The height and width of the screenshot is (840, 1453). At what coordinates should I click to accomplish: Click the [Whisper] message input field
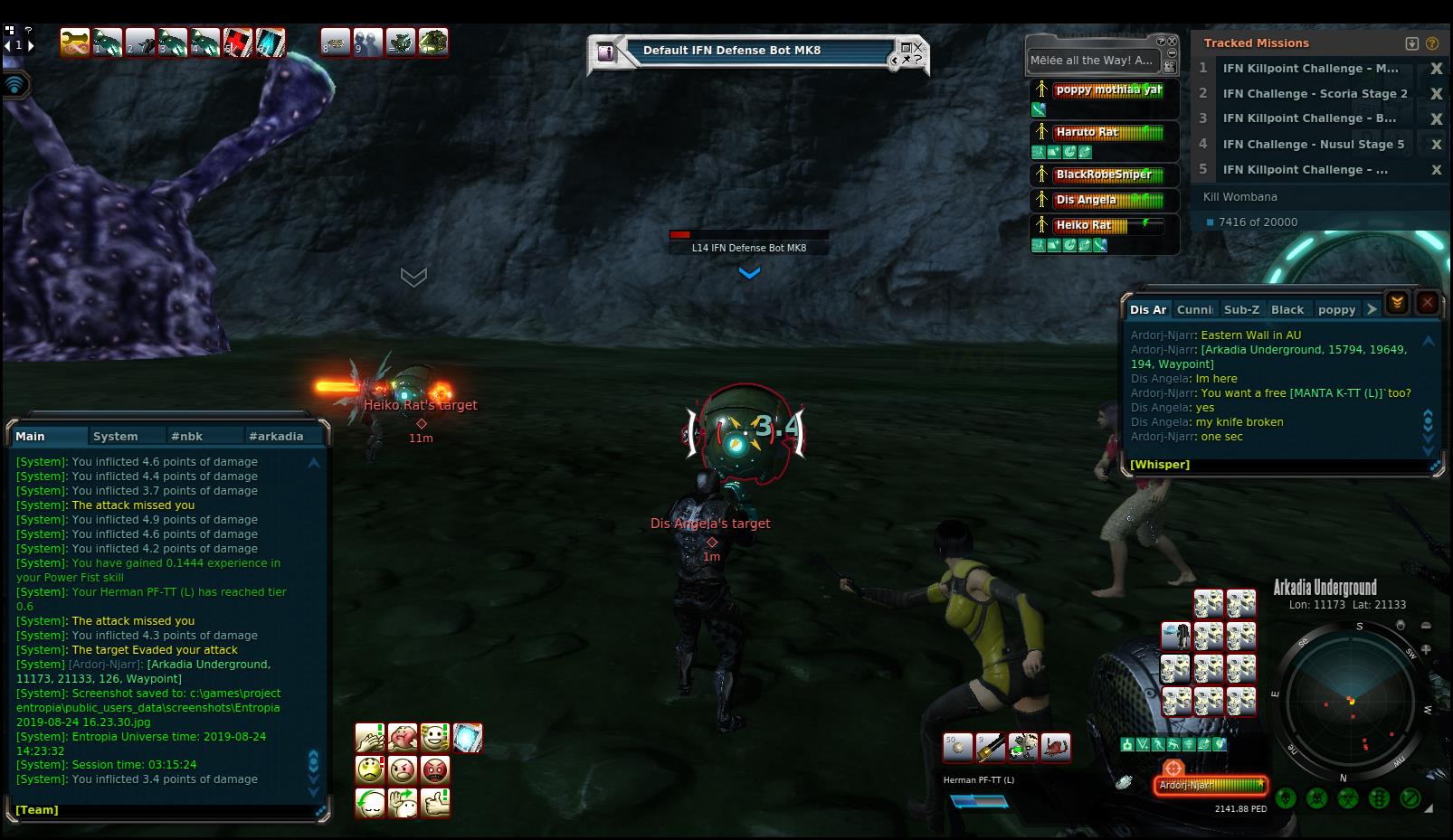[1276, 465]
